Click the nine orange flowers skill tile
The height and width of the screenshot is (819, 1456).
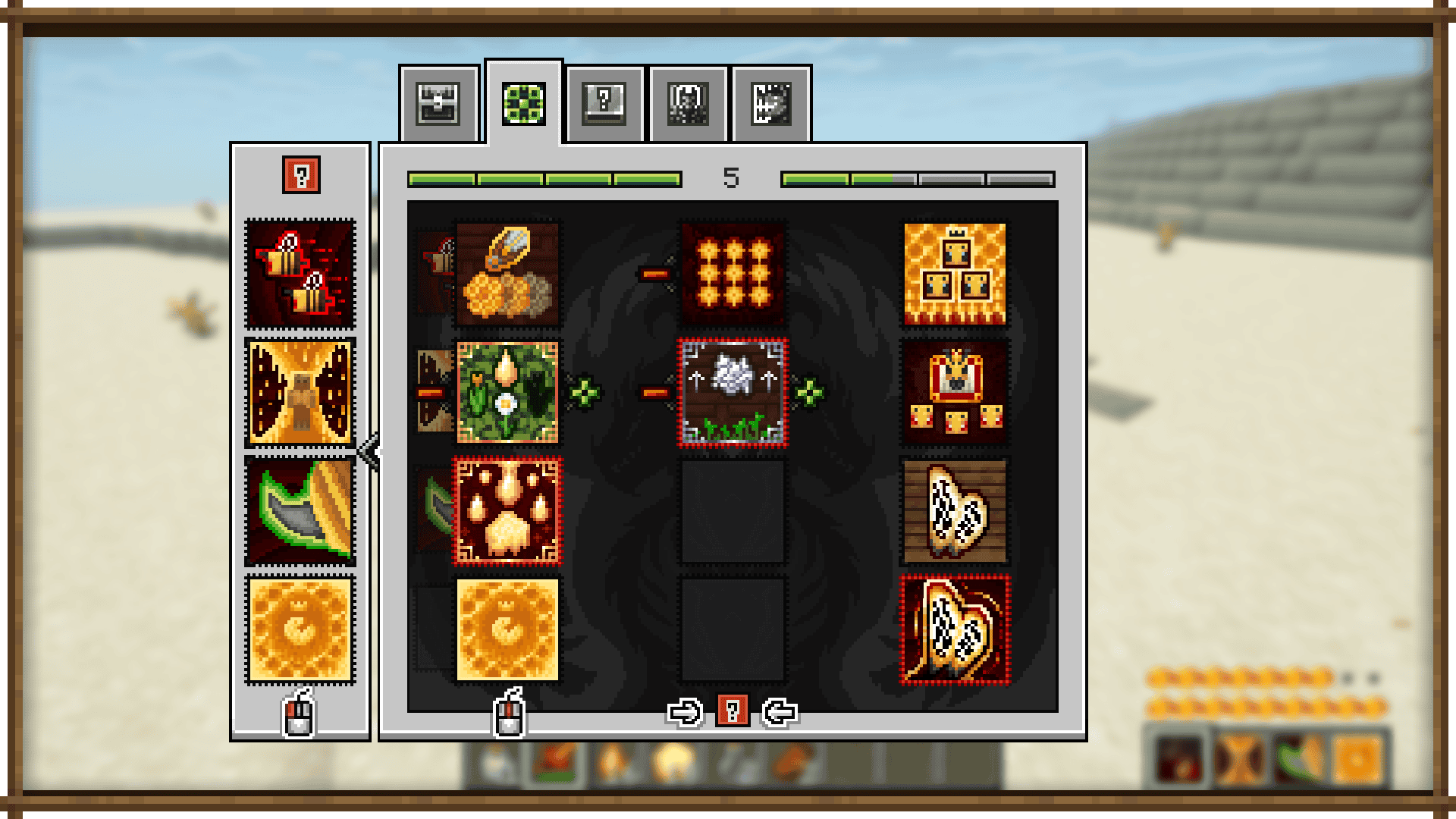(733, 274)
